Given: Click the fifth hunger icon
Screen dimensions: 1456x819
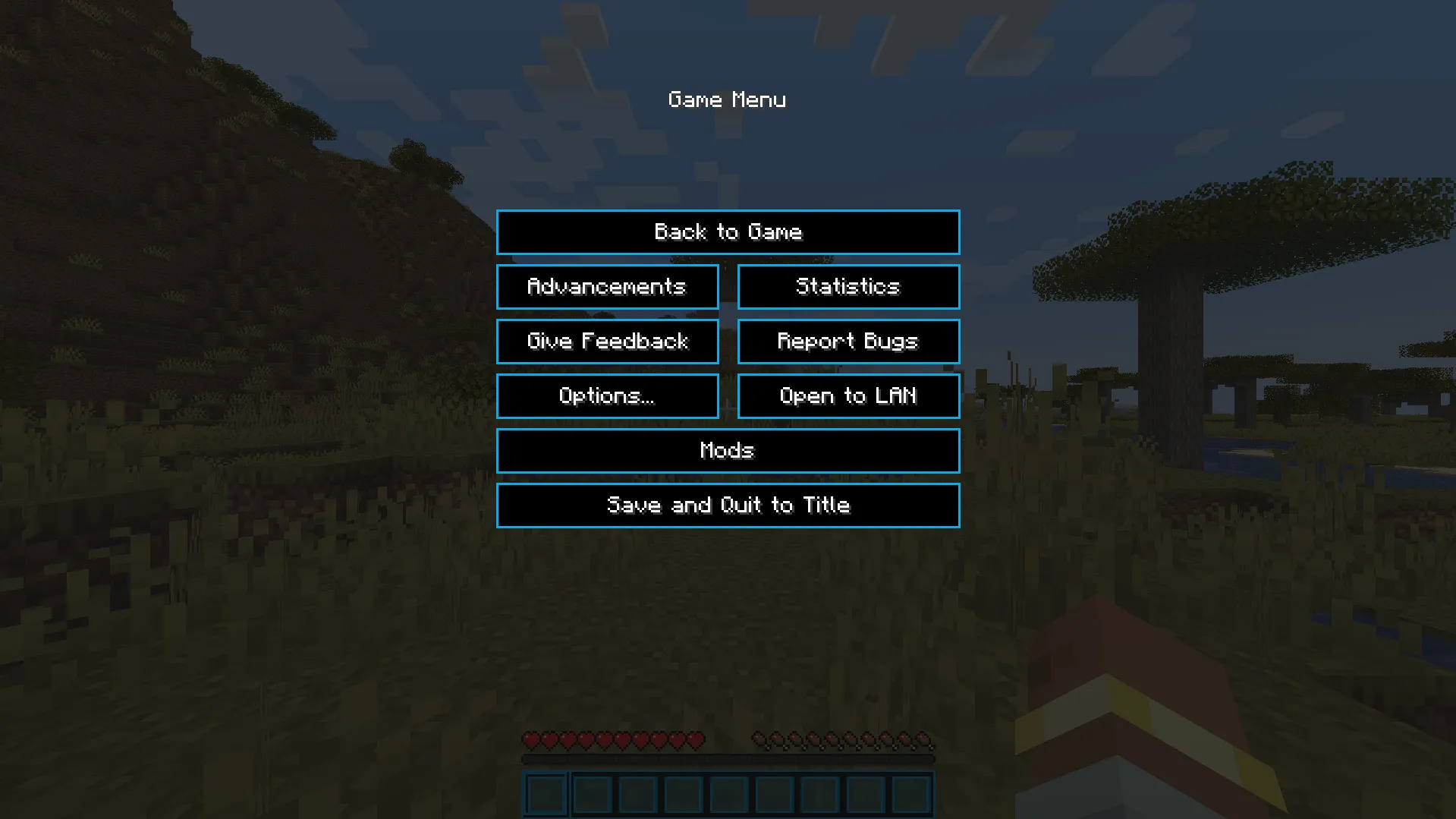Looking at the screenshot, I should click(829, 739).
